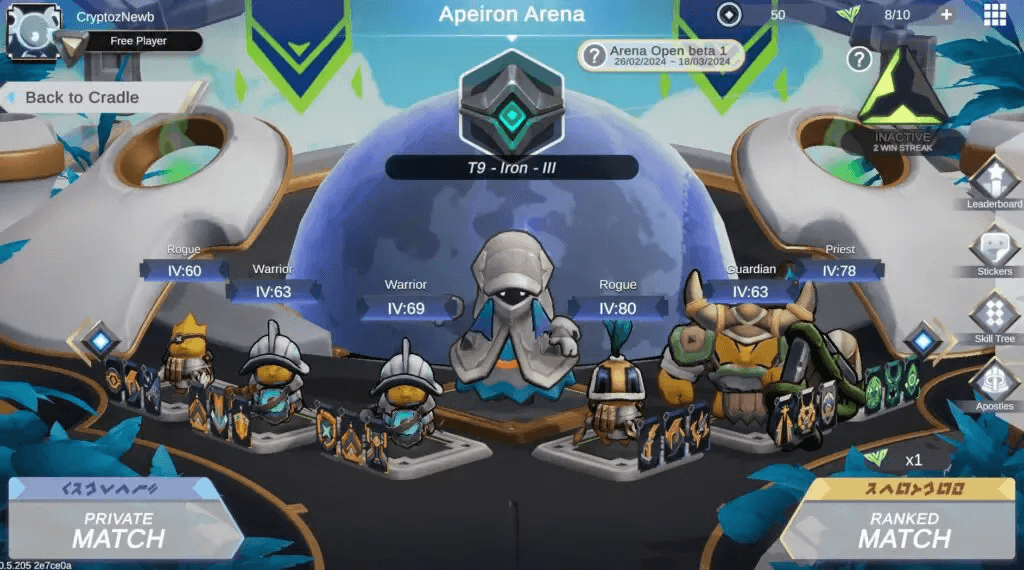Start a Ranked Match
This screenshot has height=570, width=1024.
904,528
